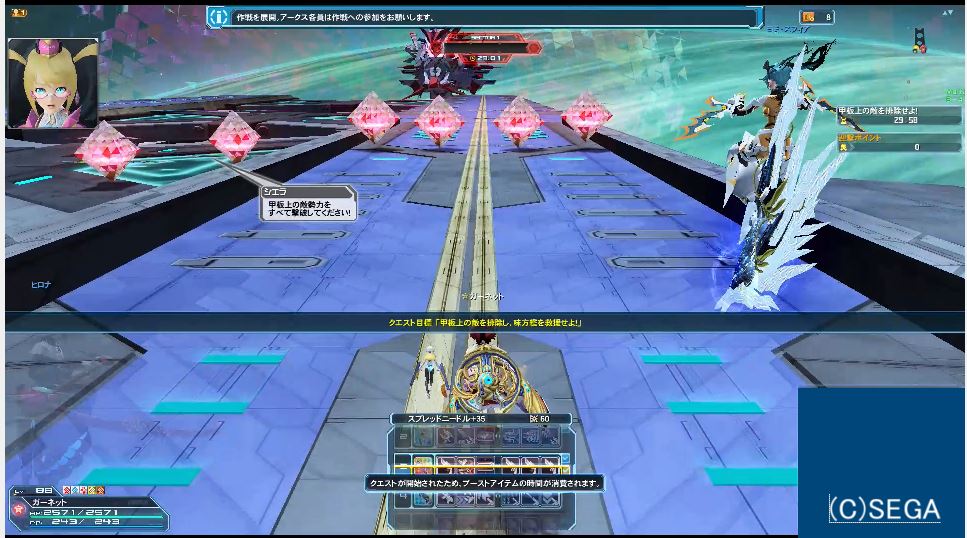967x538 pixels.
Task: Toggle the blue checkmark beside the weapon palette
Action: tap(566, 459)
